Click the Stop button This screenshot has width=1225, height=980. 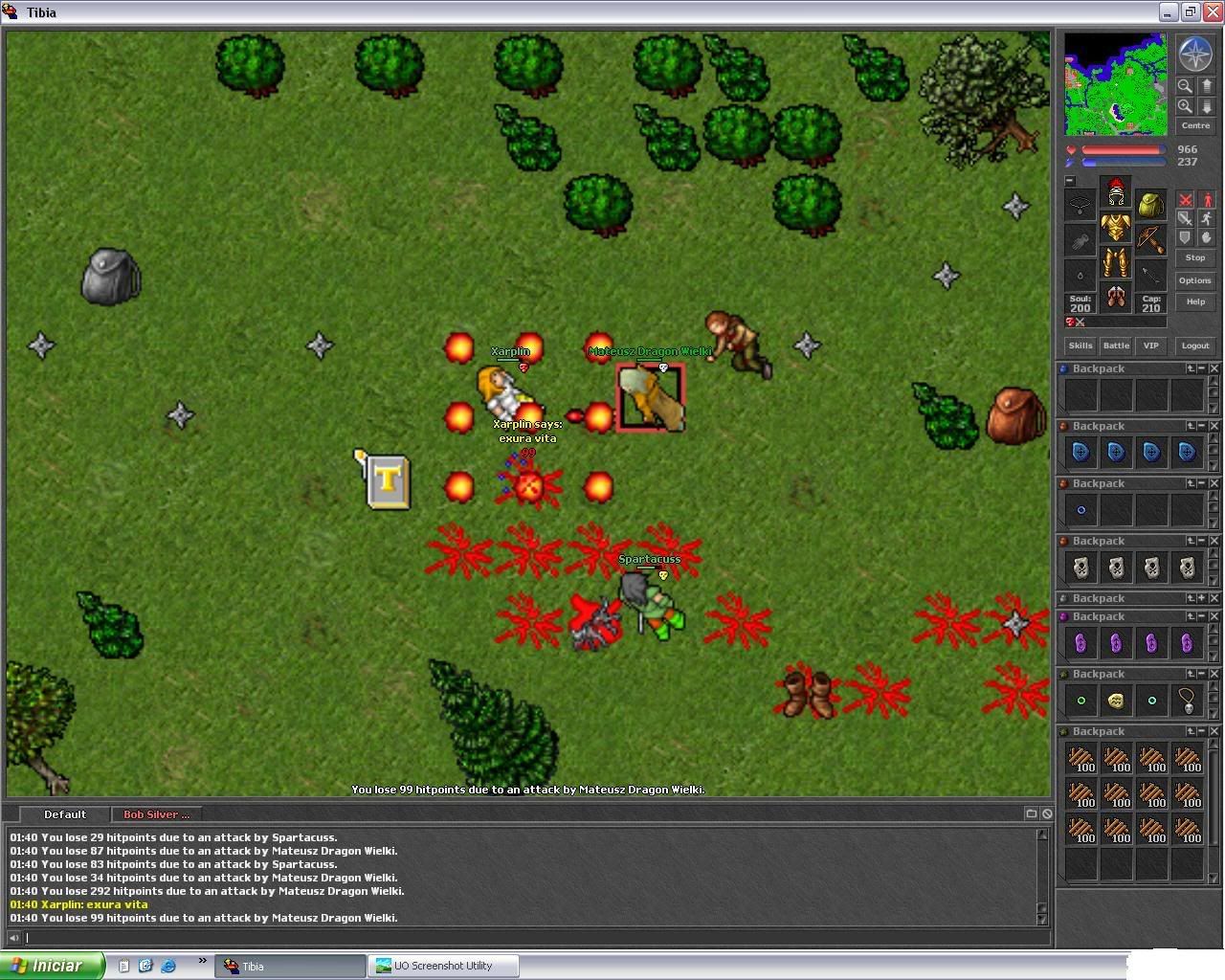click(x=1194, y=257)
